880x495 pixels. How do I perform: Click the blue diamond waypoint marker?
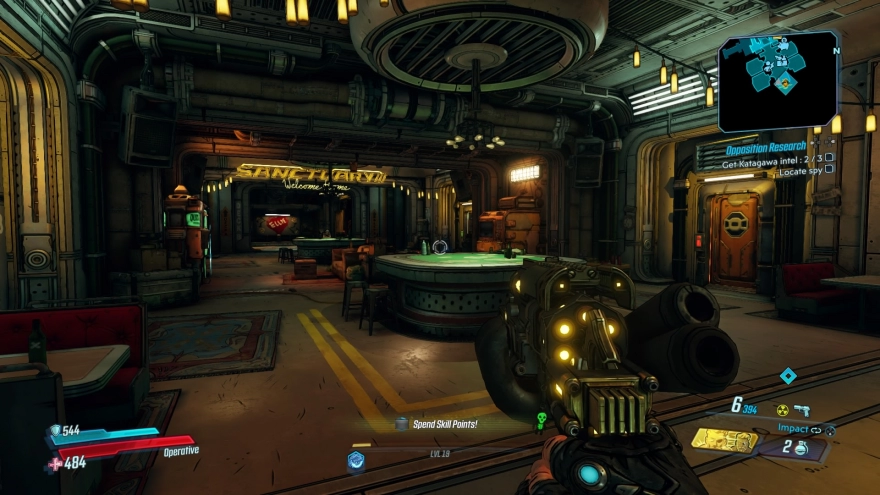coord(788,375)
